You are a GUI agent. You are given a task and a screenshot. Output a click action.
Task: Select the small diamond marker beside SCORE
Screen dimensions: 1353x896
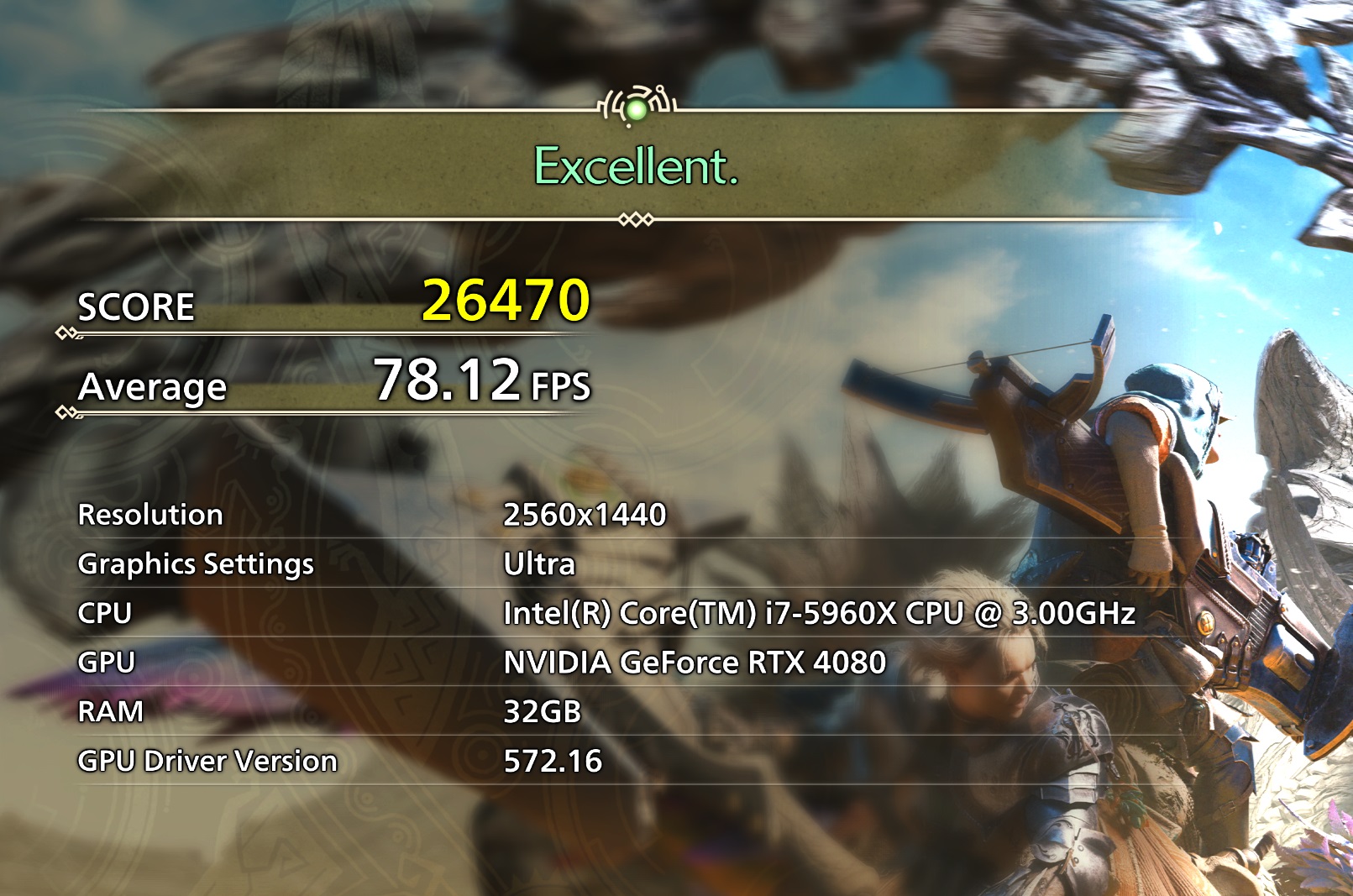click(x=66, y=333)
